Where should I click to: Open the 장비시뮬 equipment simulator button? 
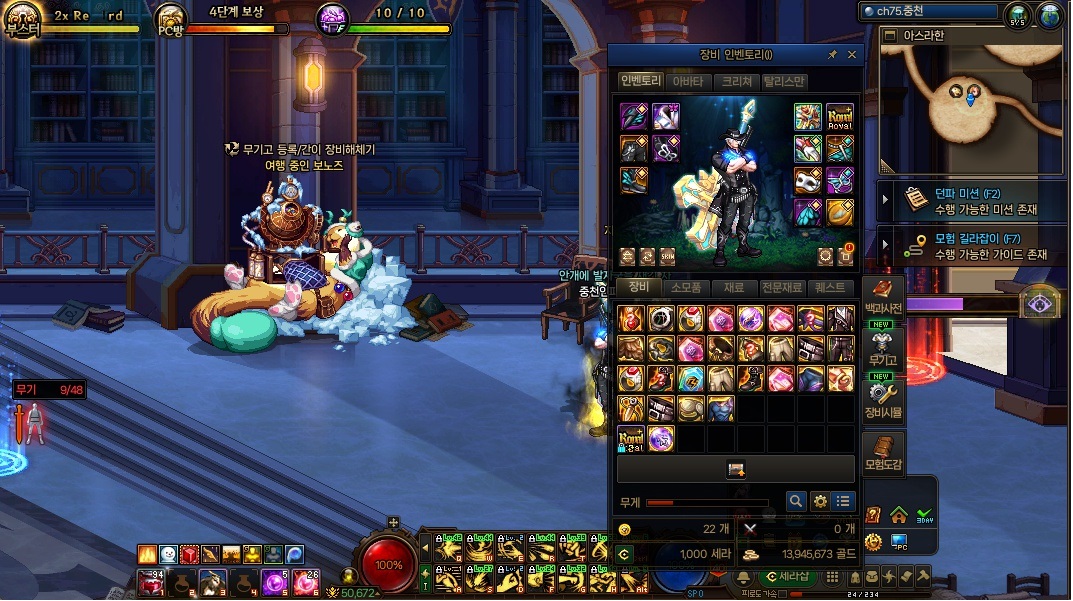pyautogui.click(x=883, y=400)
